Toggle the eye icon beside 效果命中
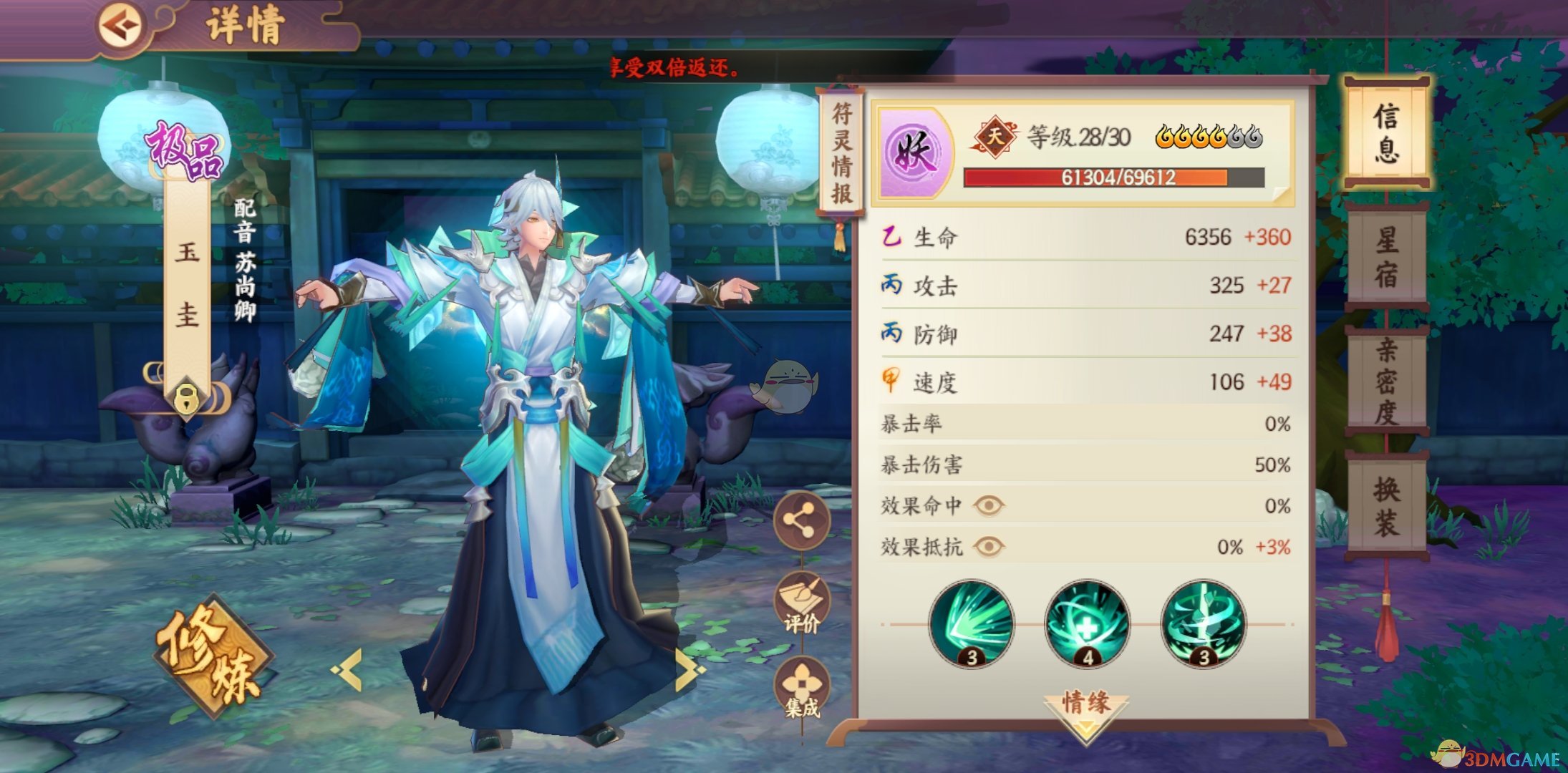This screenshot has height=773, width=1568. (990, 507)
